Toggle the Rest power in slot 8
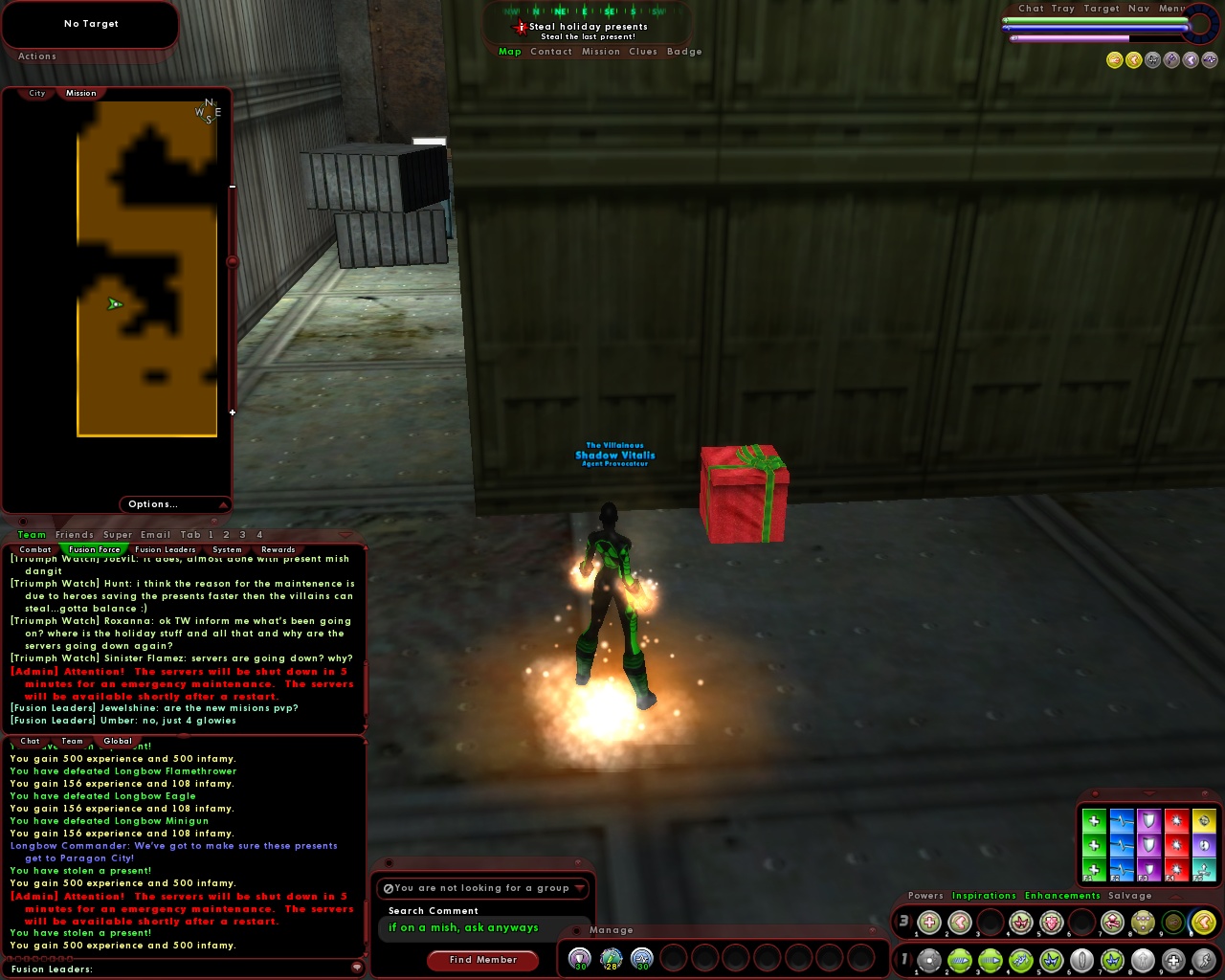The height and width of the screenshot is (980, 1225). coord(1141,960)
